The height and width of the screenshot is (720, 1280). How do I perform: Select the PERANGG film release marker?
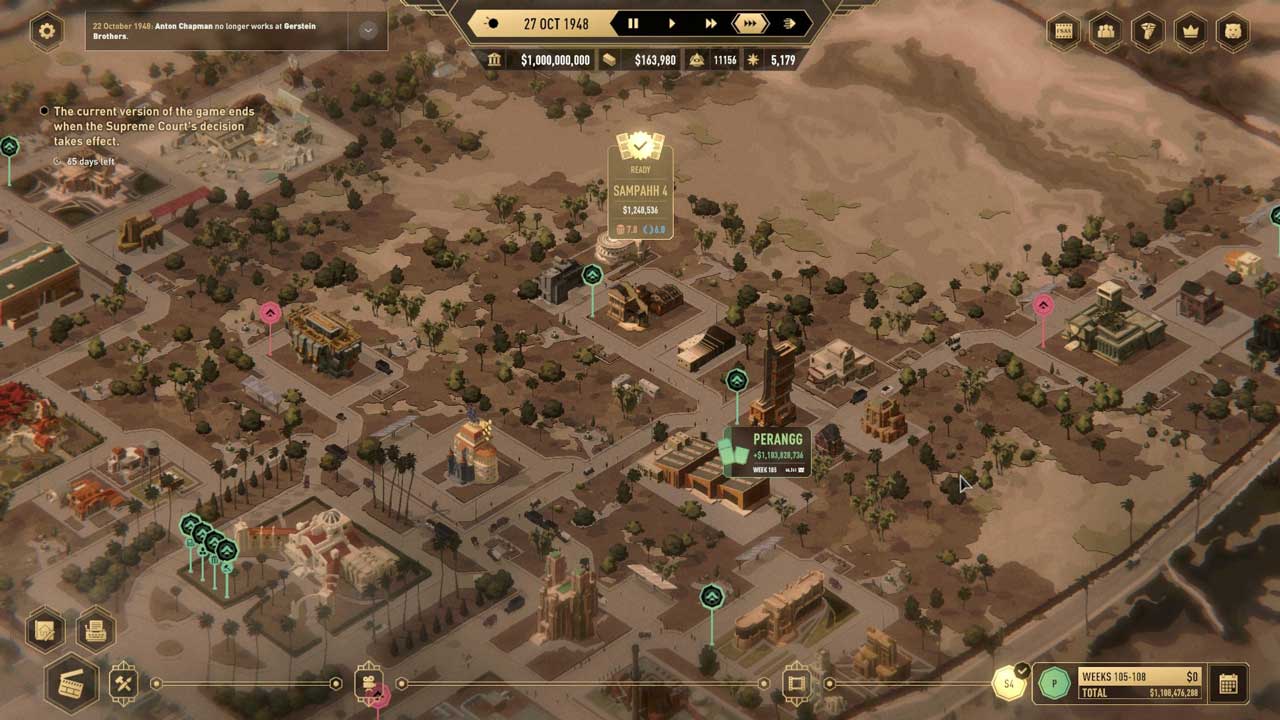point(766,452)
